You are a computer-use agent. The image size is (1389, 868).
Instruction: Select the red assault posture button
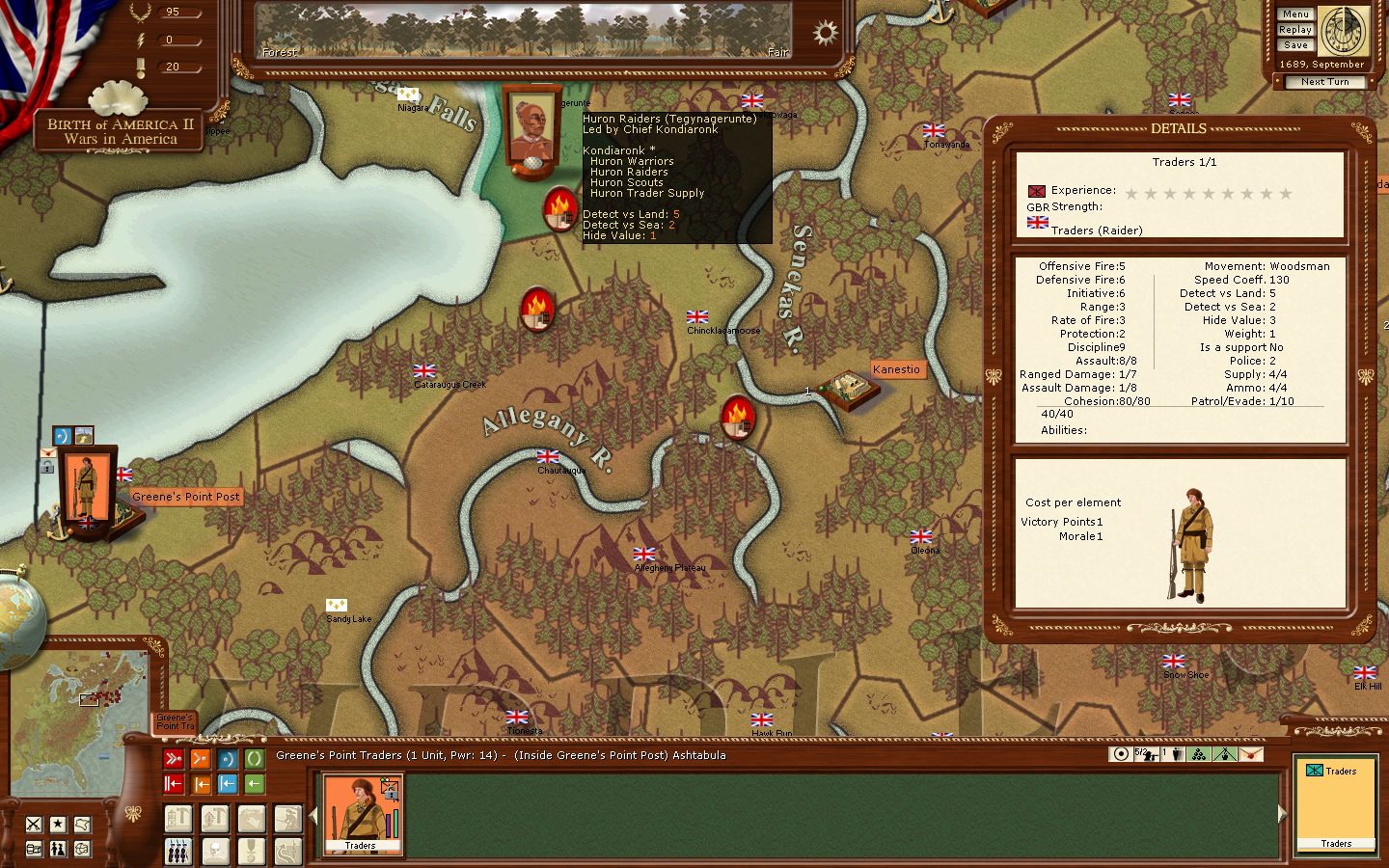(174, 759)
